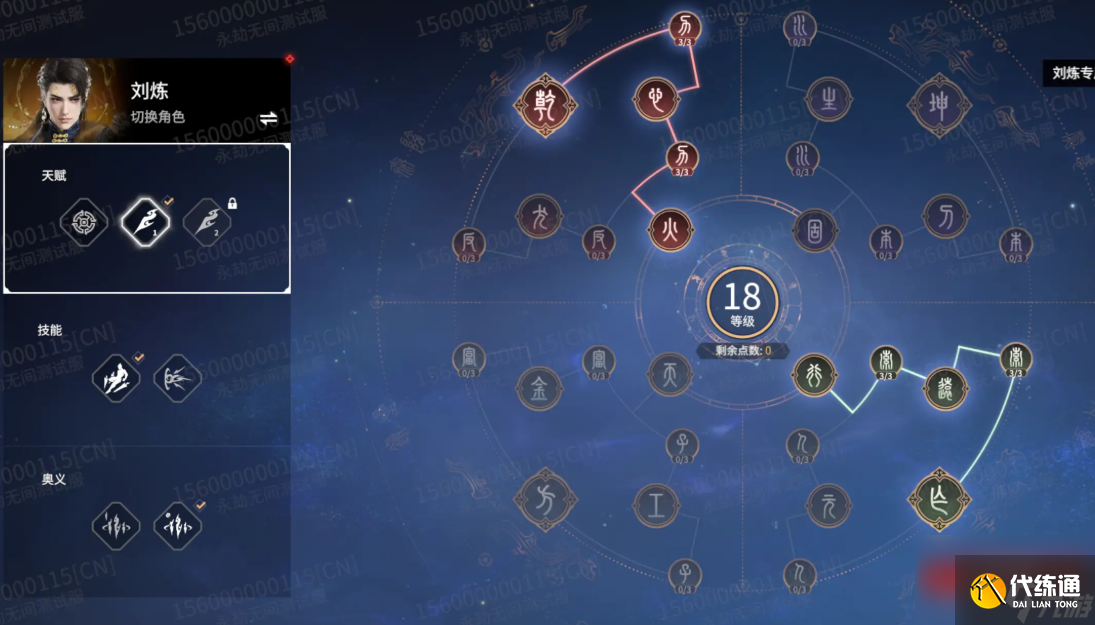Viewport: 1095px width, 625px height.
Task: Click the 切换角色 swap arrows button
Action: point(268,119)
